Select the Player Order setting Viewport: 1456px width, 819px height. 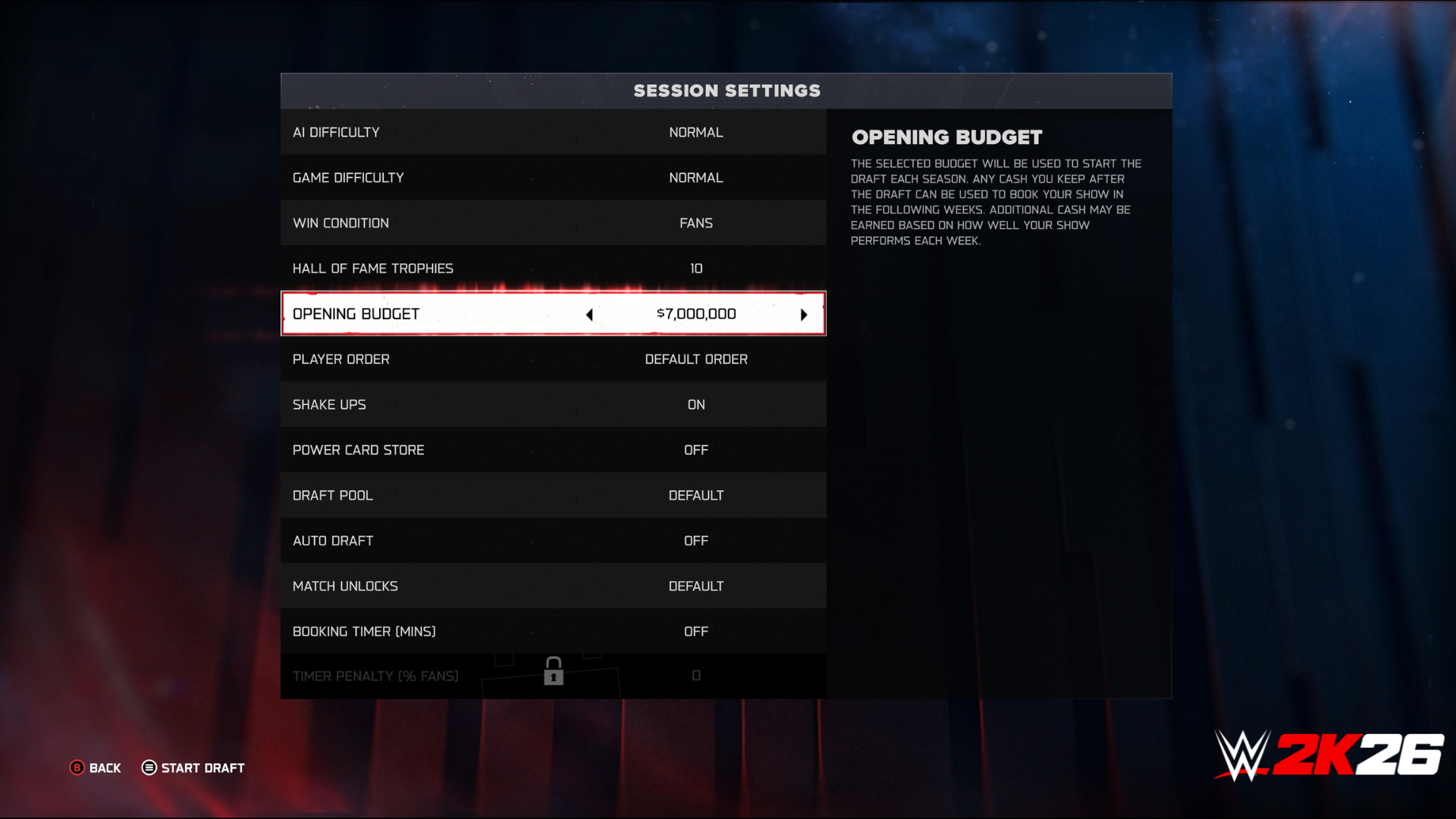pos(553,359)
